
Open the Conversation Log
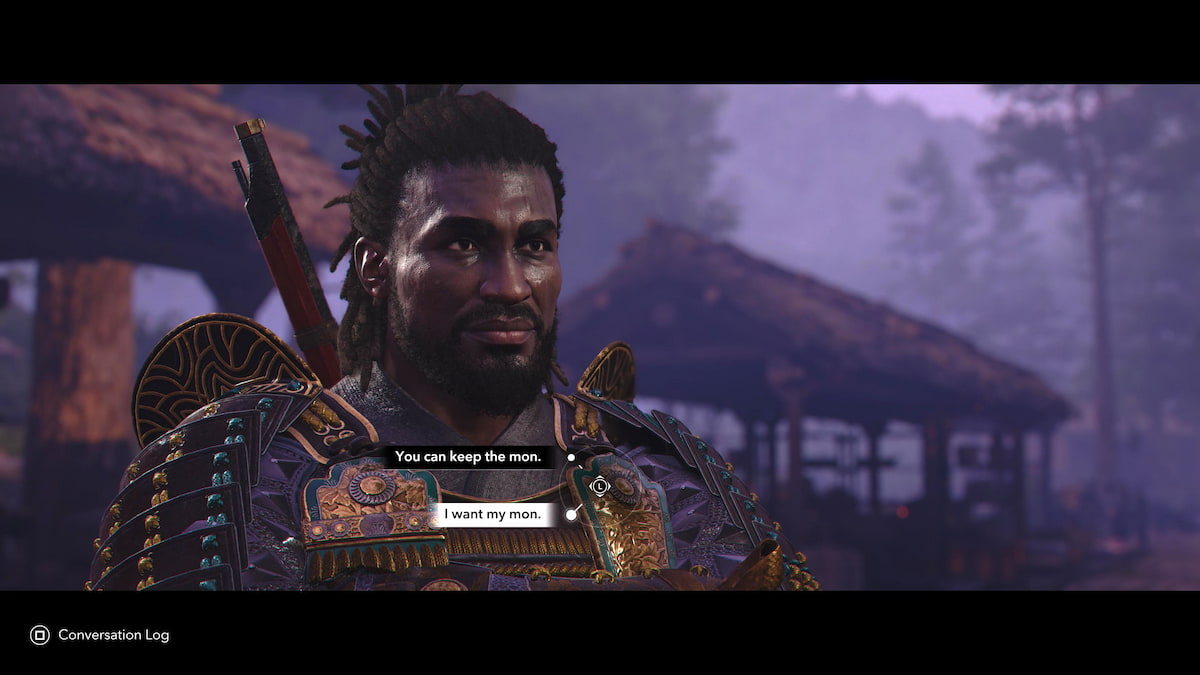click(x=100, y=635)
